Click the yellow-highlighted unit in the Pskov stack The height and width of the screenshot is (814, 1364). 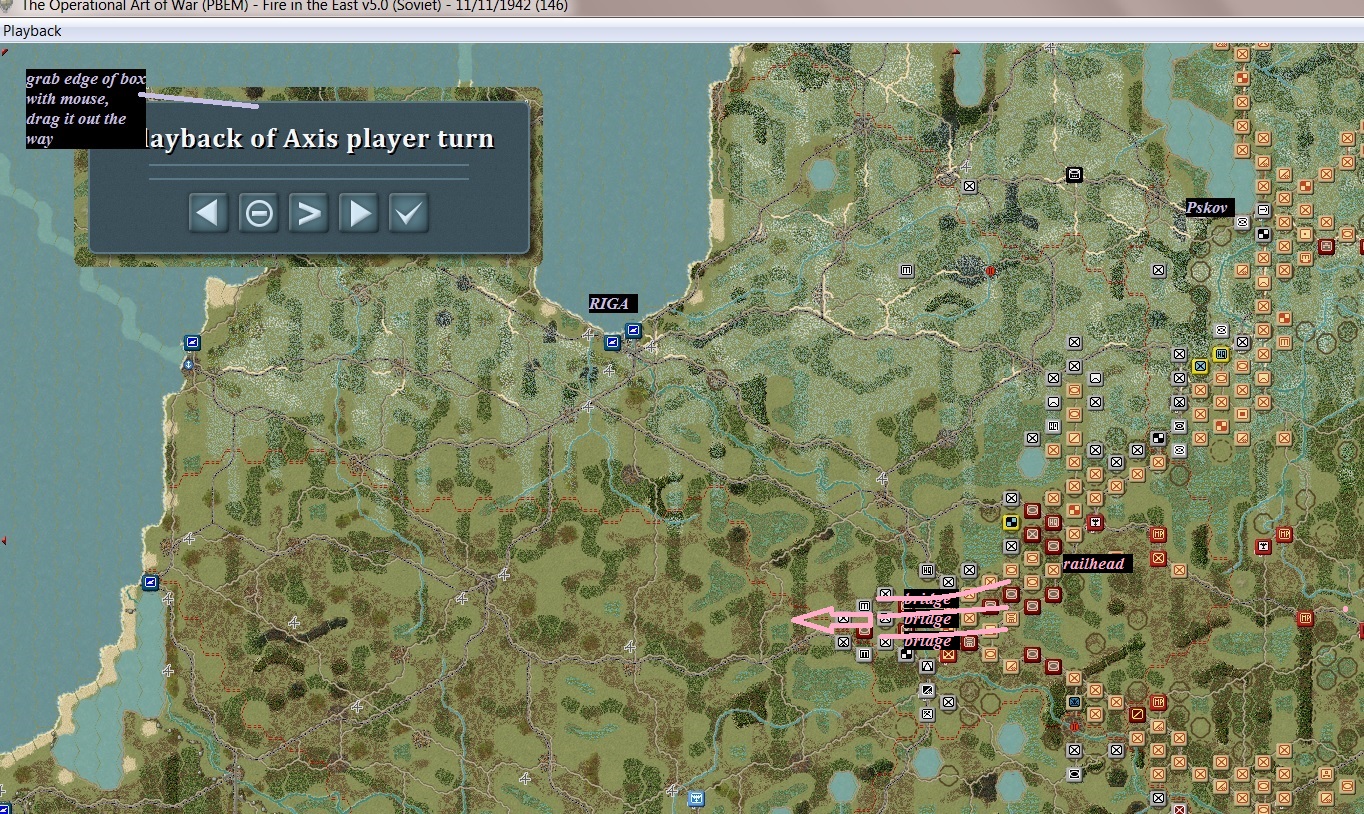tap(1200, 366)
